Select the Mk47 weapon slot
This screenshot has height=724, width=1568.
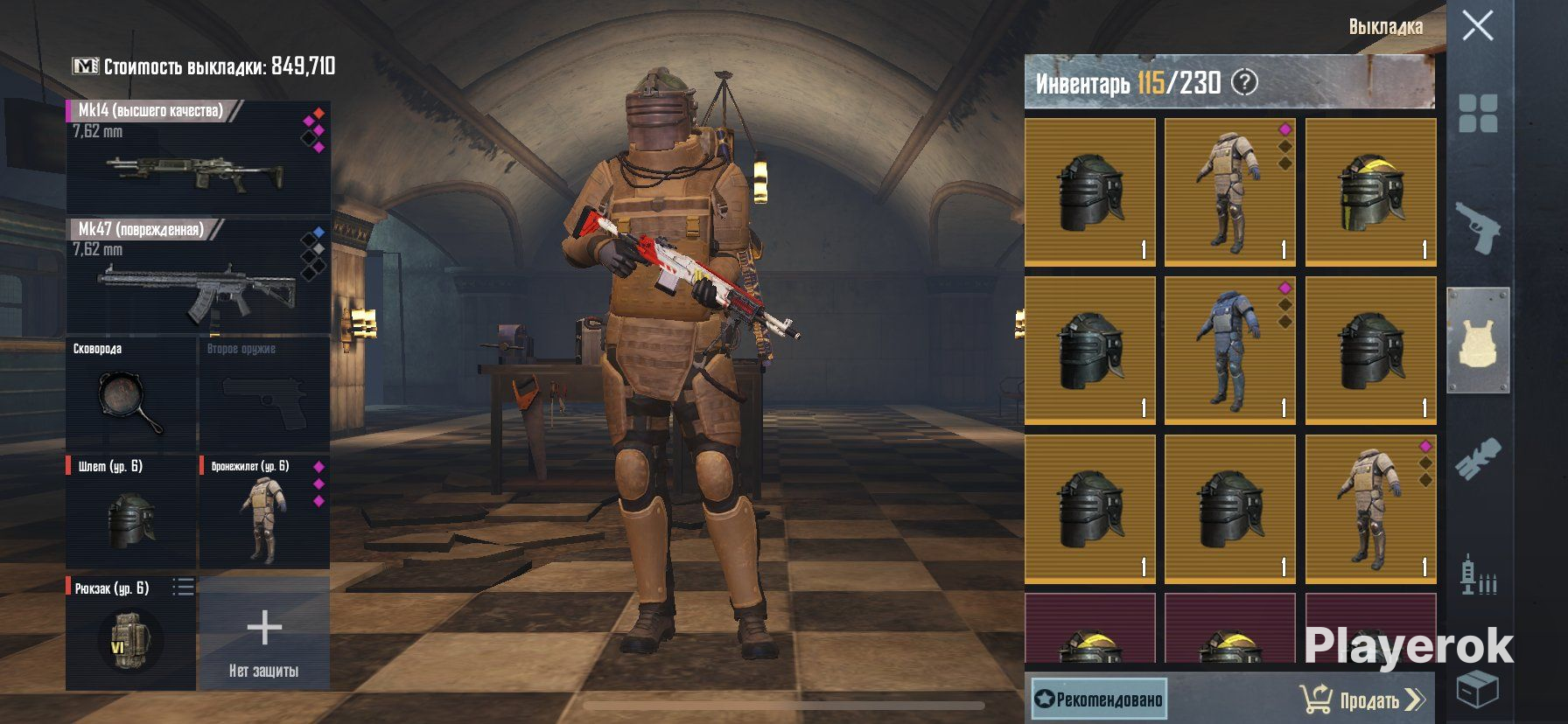(199, 276)
